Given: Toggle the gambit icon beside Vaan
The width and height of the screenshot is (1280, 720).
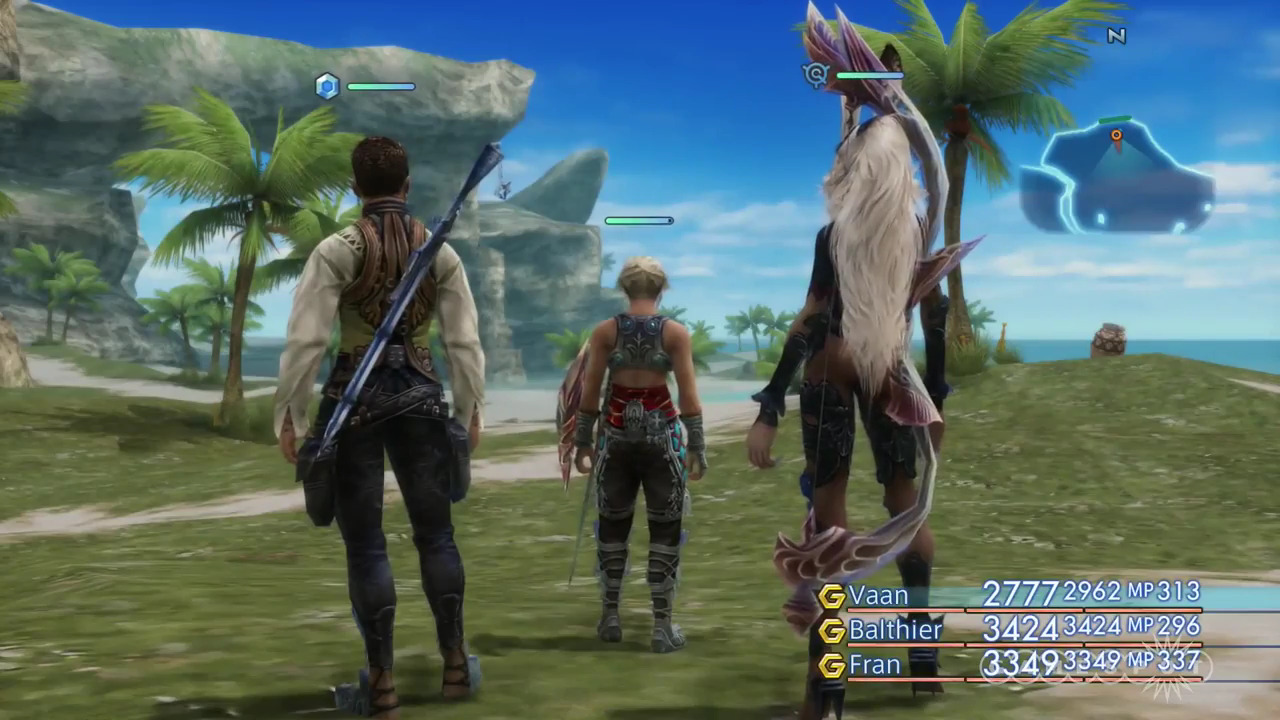Looking at the screenshot, I should (x=832, y=596).
